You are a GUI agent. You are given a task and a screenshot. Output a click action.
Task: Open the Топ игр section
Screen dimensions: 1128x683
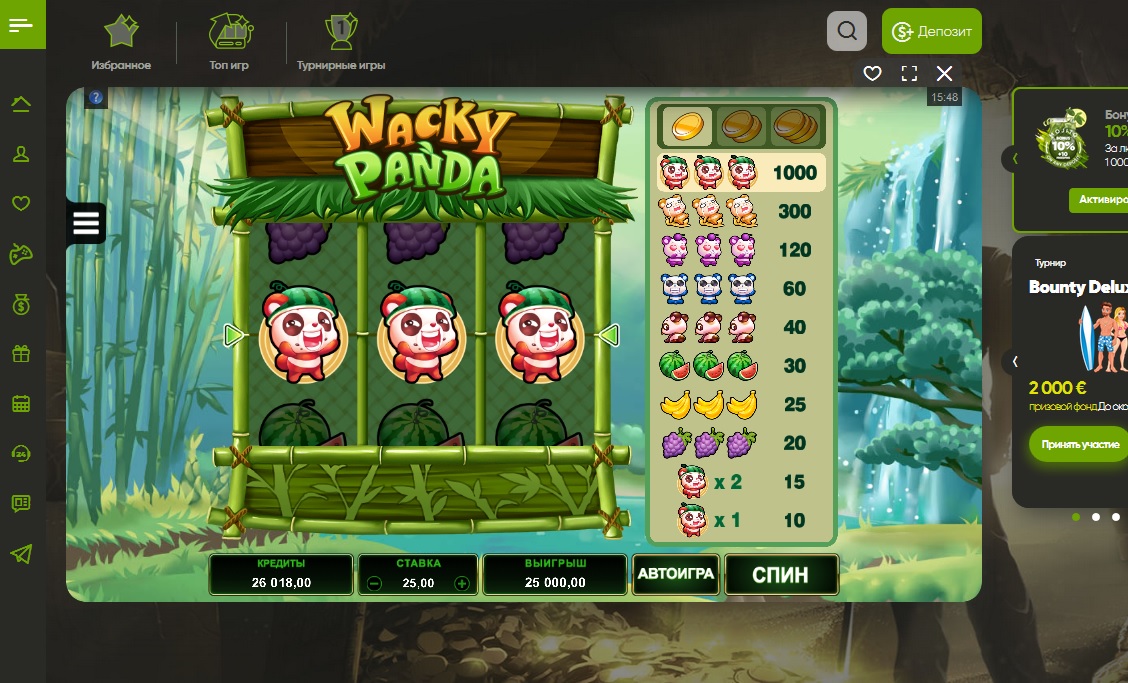229,43
